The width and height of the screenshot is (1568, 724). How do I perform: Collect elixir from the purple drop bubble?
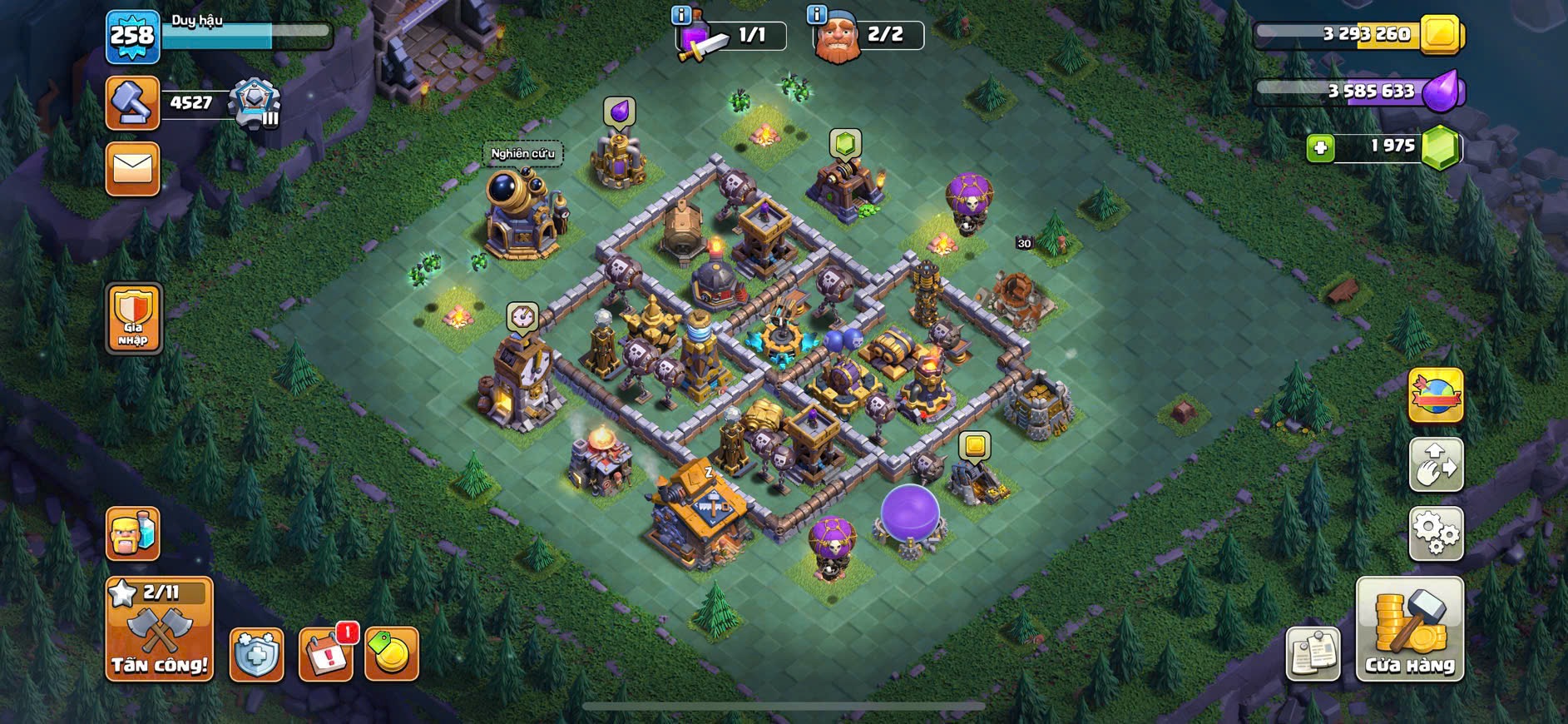[x=619, y=112]
